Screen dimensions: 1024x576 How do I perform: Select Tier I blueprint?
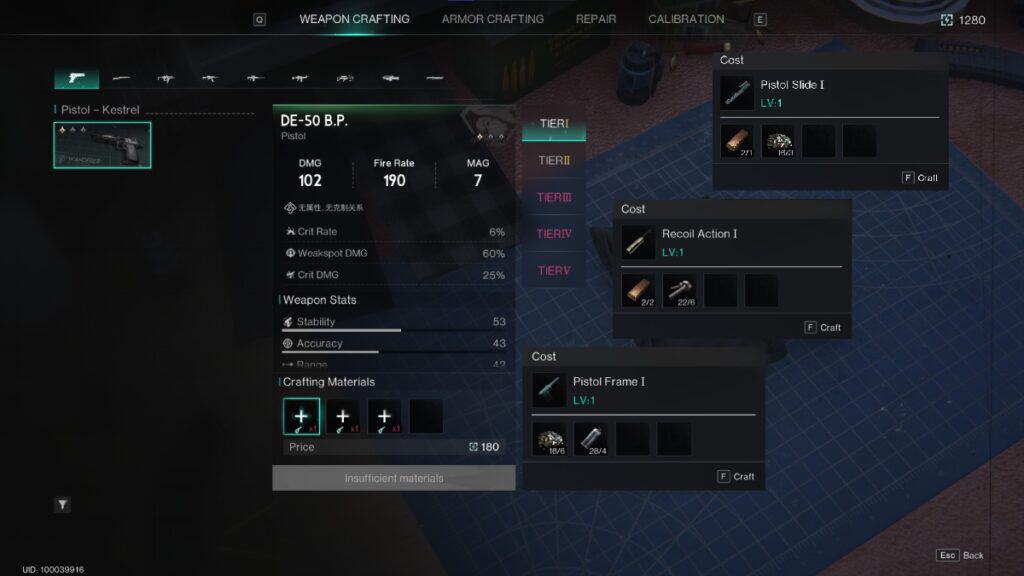(554, 124)
